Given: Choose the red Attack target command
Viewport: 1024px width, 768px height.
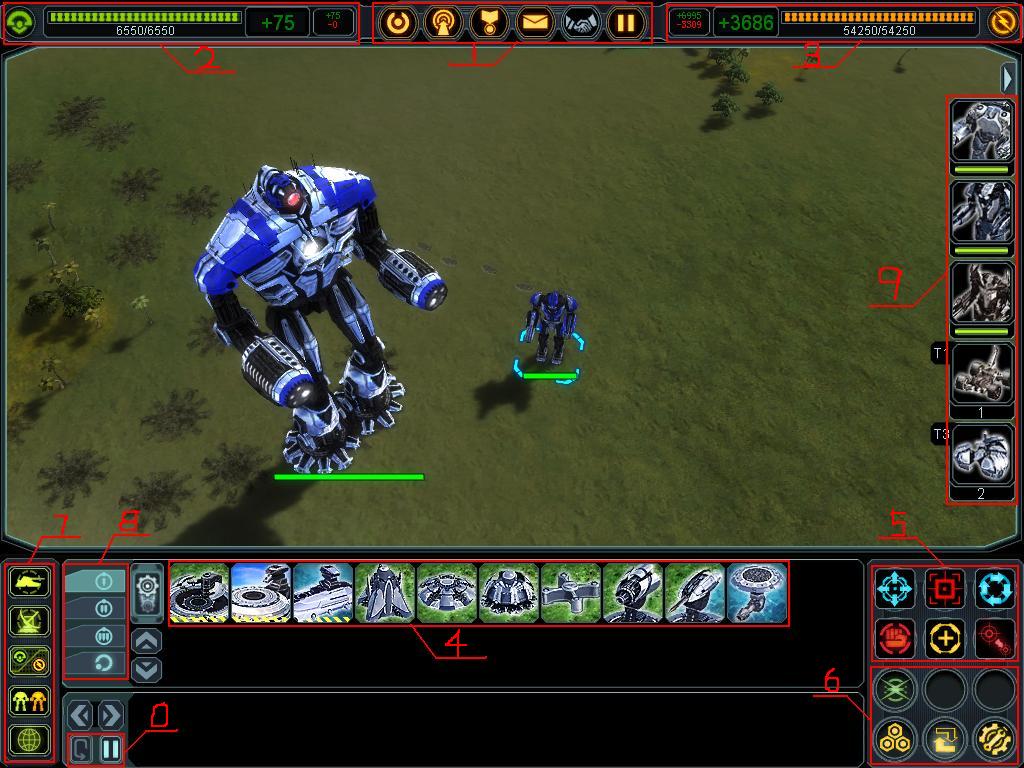Looking at the screenshot, I should (944, 589).
